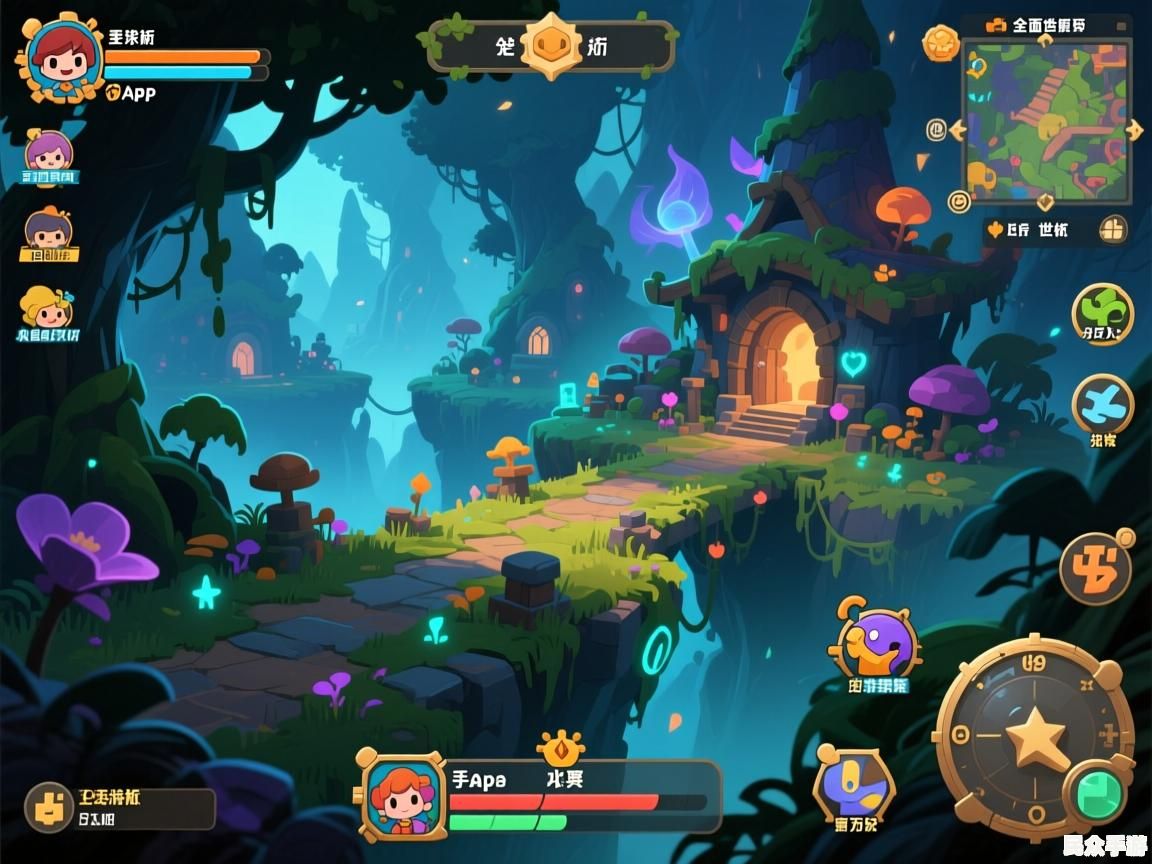Select the party member with orange hat

coord(48,230)
